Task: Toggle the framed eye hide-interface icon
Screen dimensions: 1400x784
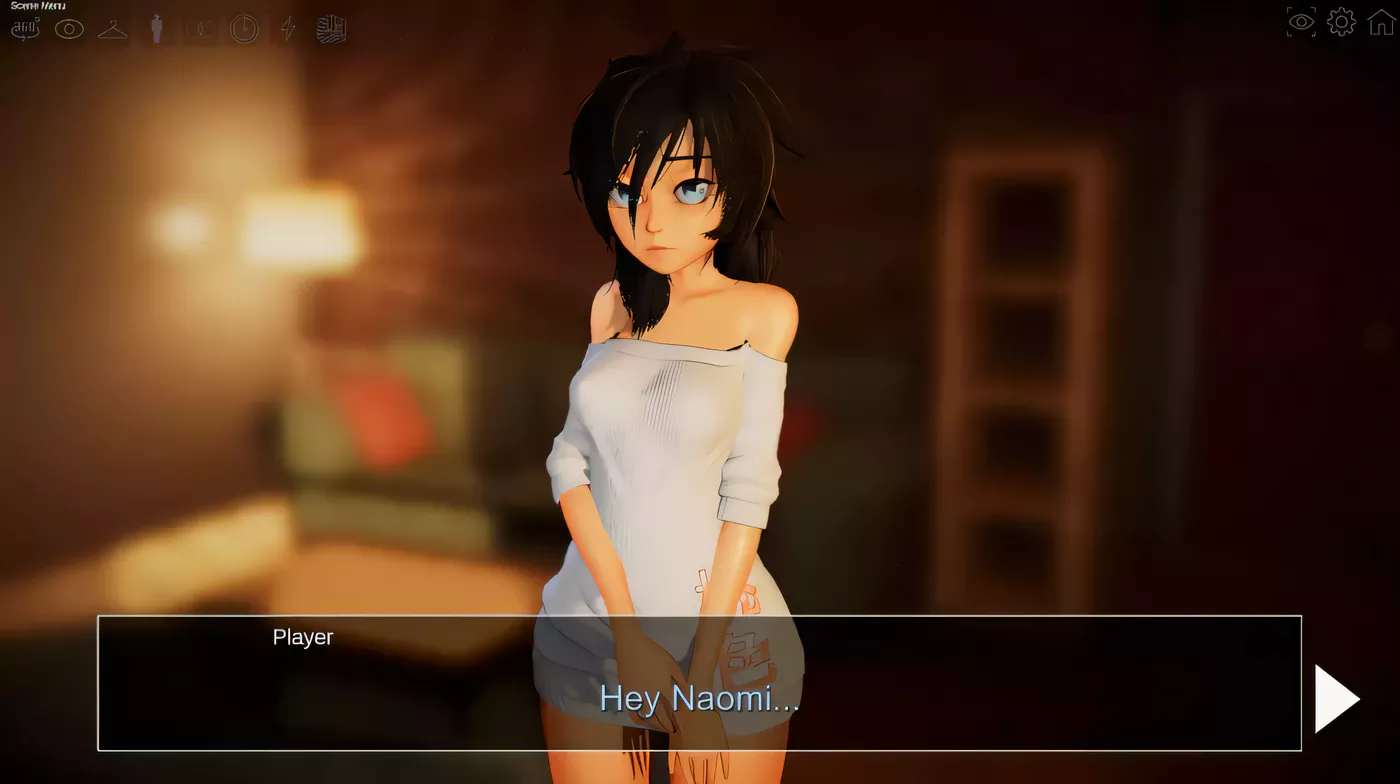Action: click(1301, 22)
